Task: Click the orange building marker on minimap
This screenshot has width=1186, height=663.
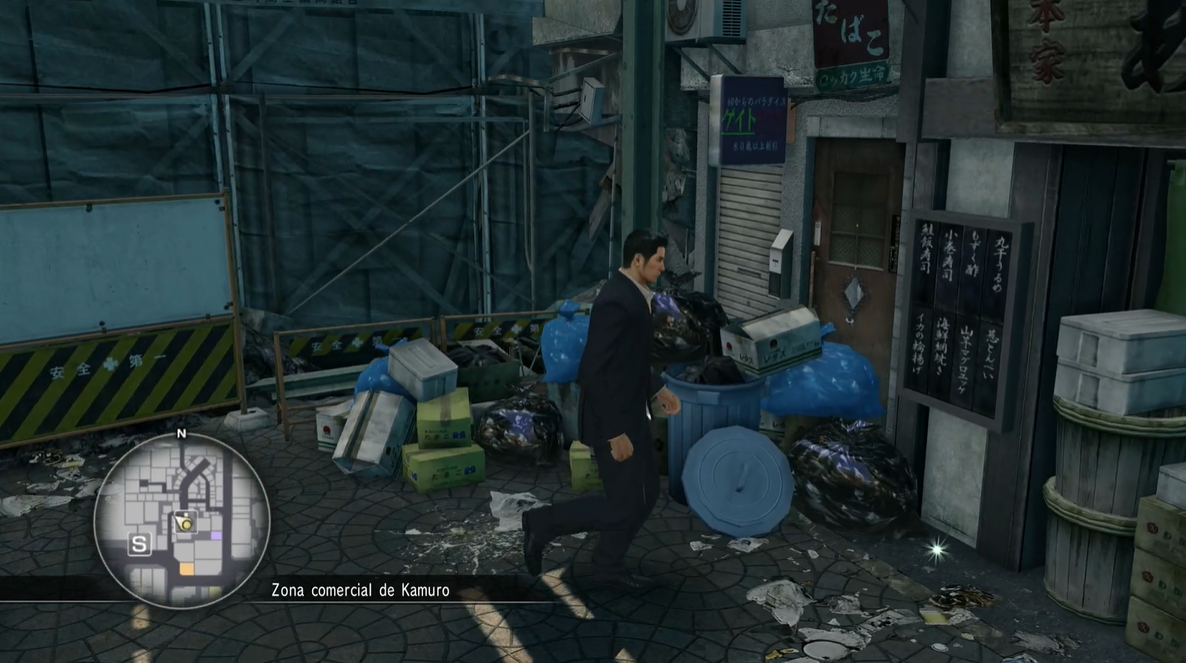Action: coord(186,568)
